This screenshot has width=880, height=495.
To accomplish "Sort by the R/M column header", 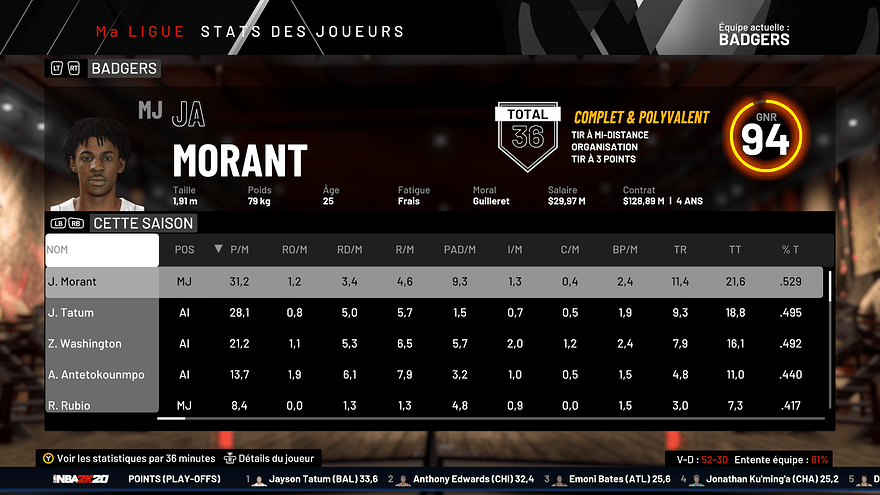I will click(404, 249).
